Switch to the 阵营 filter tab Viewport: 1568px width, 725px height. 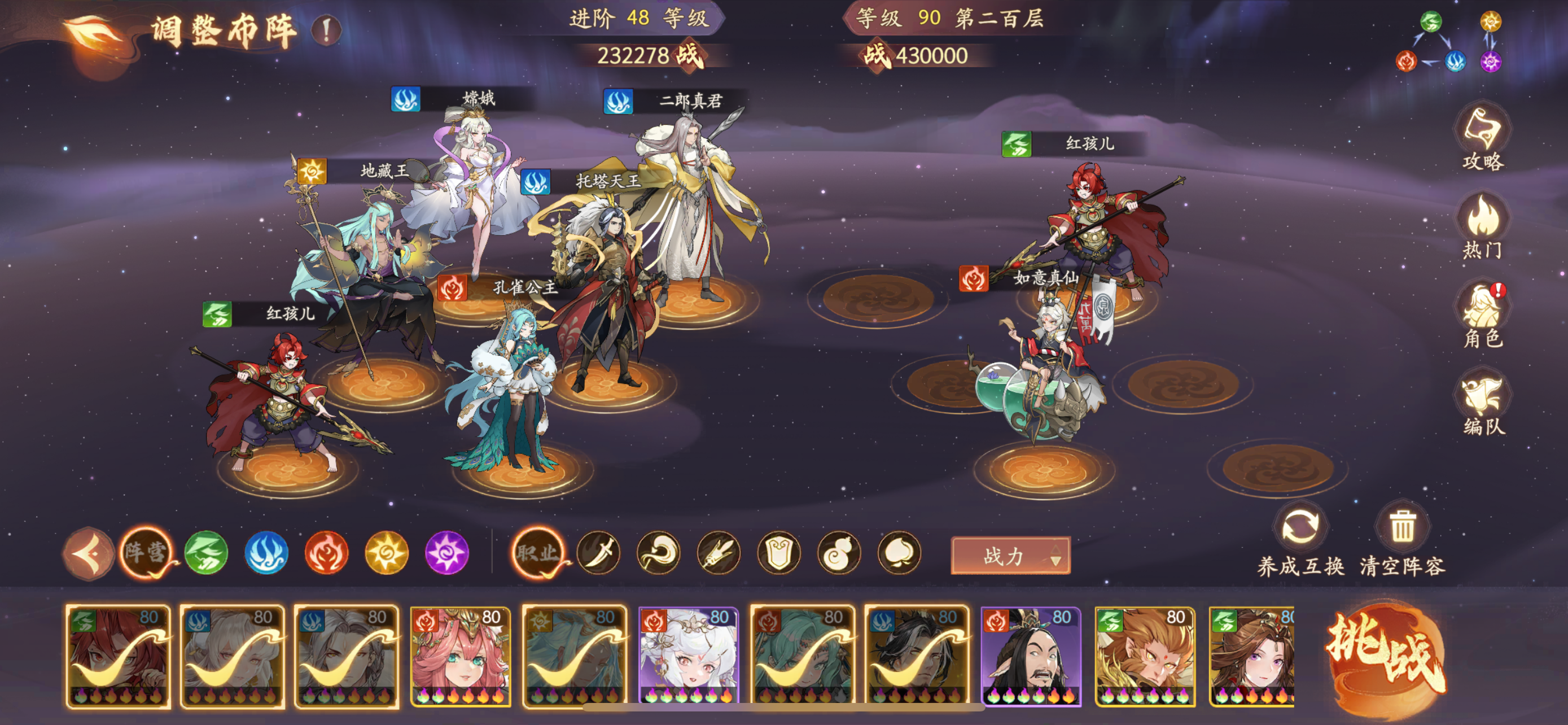tap(147, 554)
